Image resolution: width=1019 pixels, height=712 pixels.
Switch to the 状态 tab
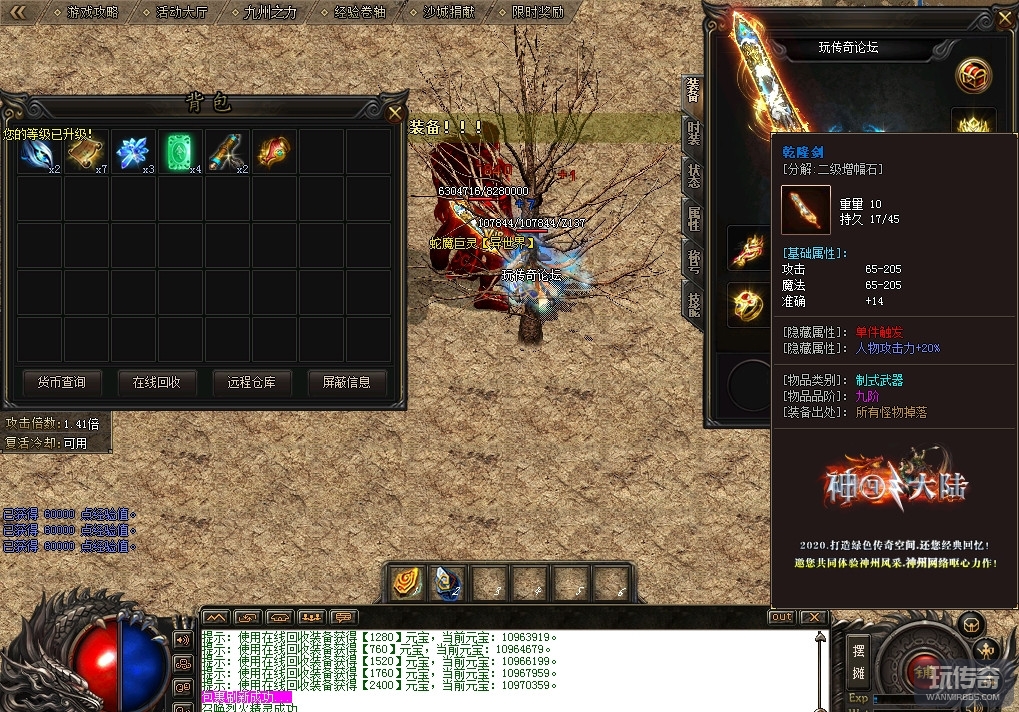coord(693,175)
